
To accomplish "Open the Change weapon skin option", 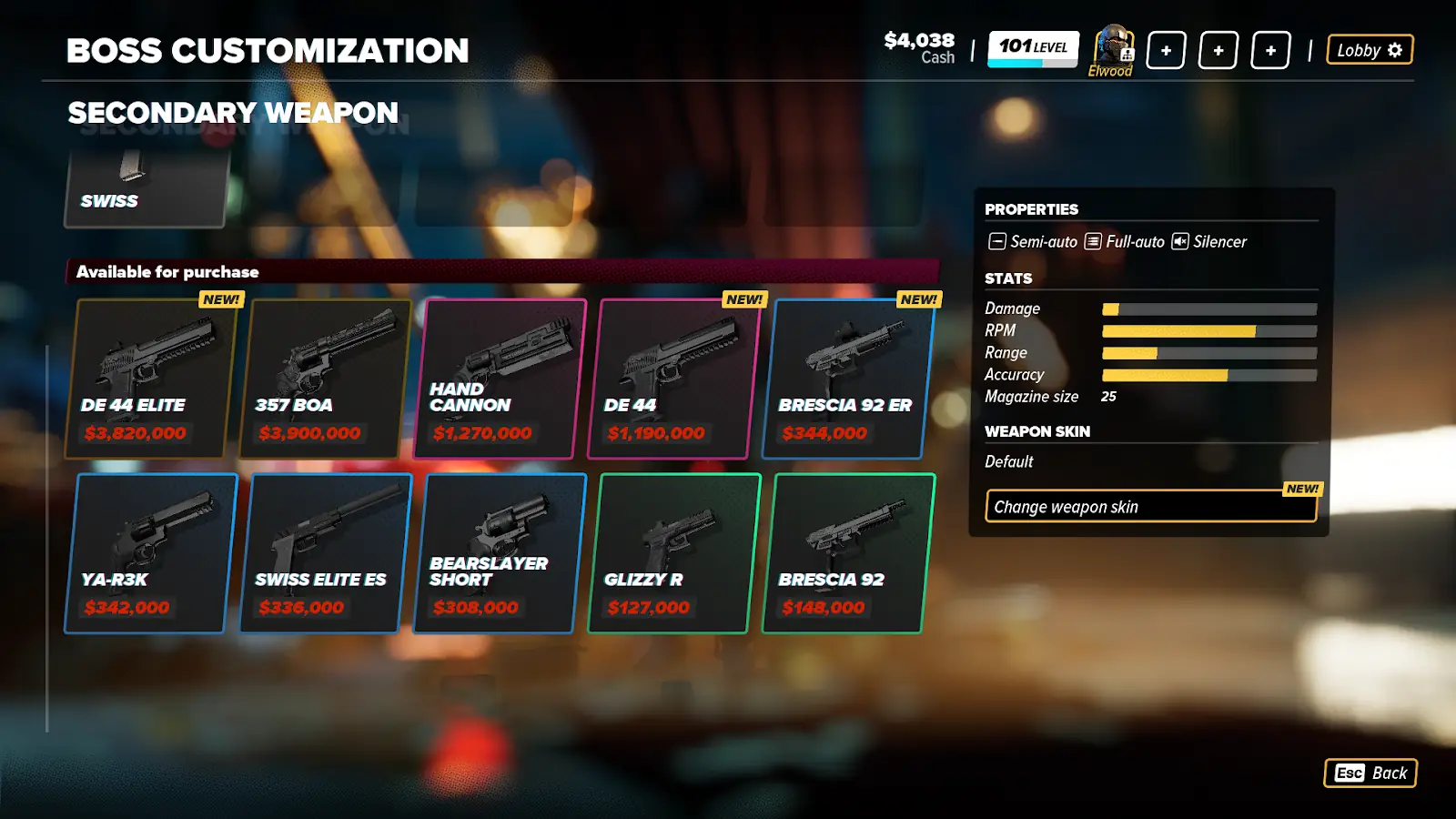I will coord(1150,507).
